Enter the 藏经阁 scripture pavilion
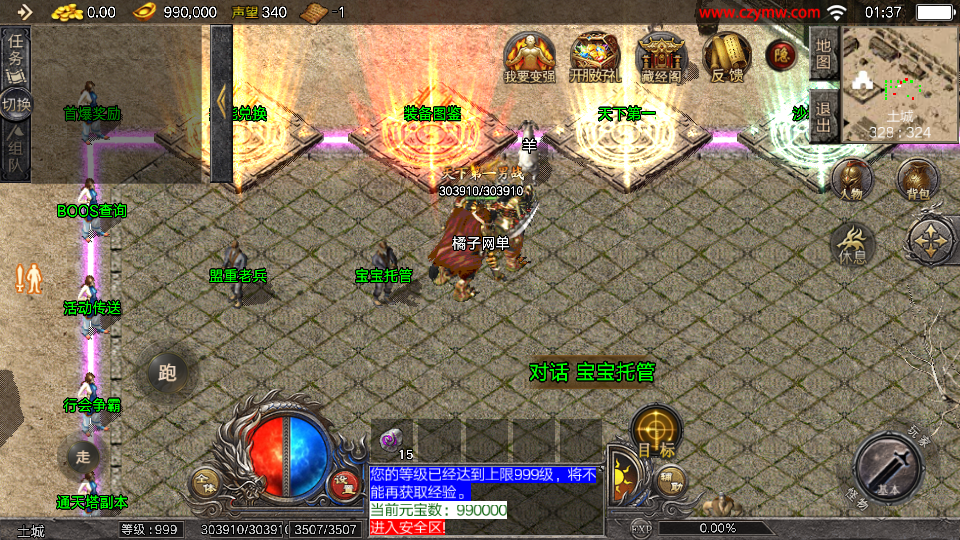Image resolution: width=960 pixels, height=540 pixels. tap(659, 57)
